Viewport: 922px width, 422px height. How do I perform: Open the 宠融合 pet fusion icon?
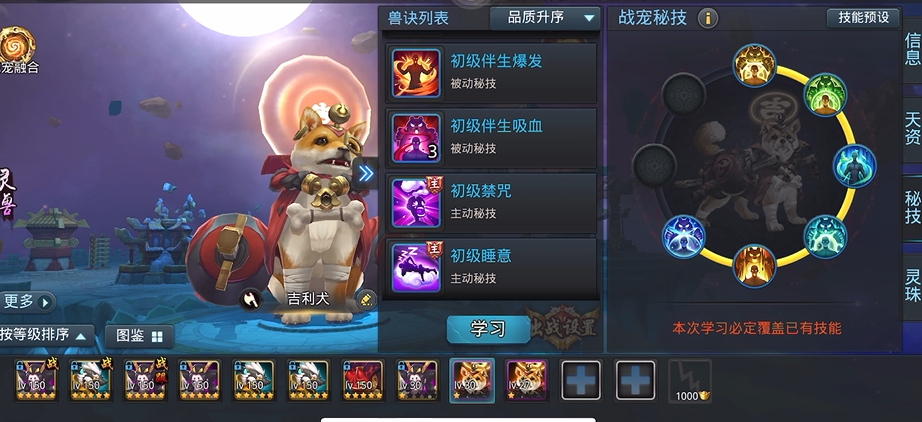(x=19, y=48)
